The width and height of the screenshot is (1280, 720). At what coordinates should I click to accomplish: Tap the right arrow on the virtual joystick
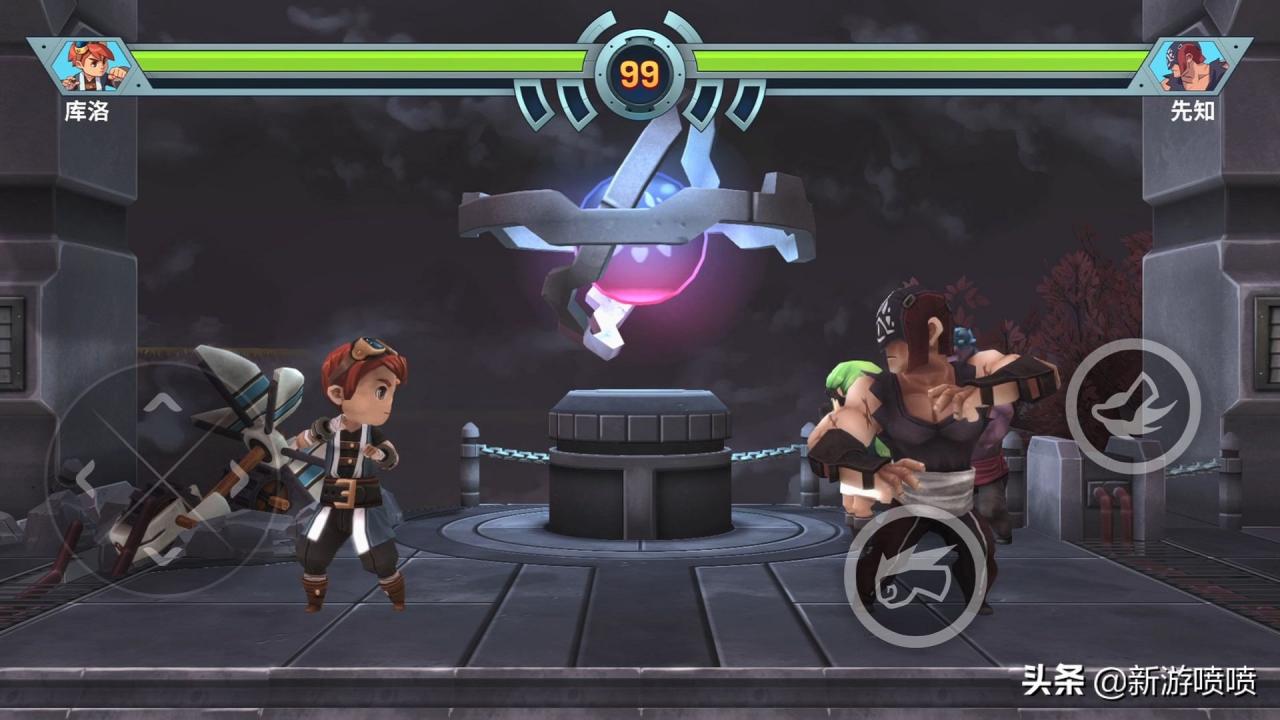click(x=240, y=478)
